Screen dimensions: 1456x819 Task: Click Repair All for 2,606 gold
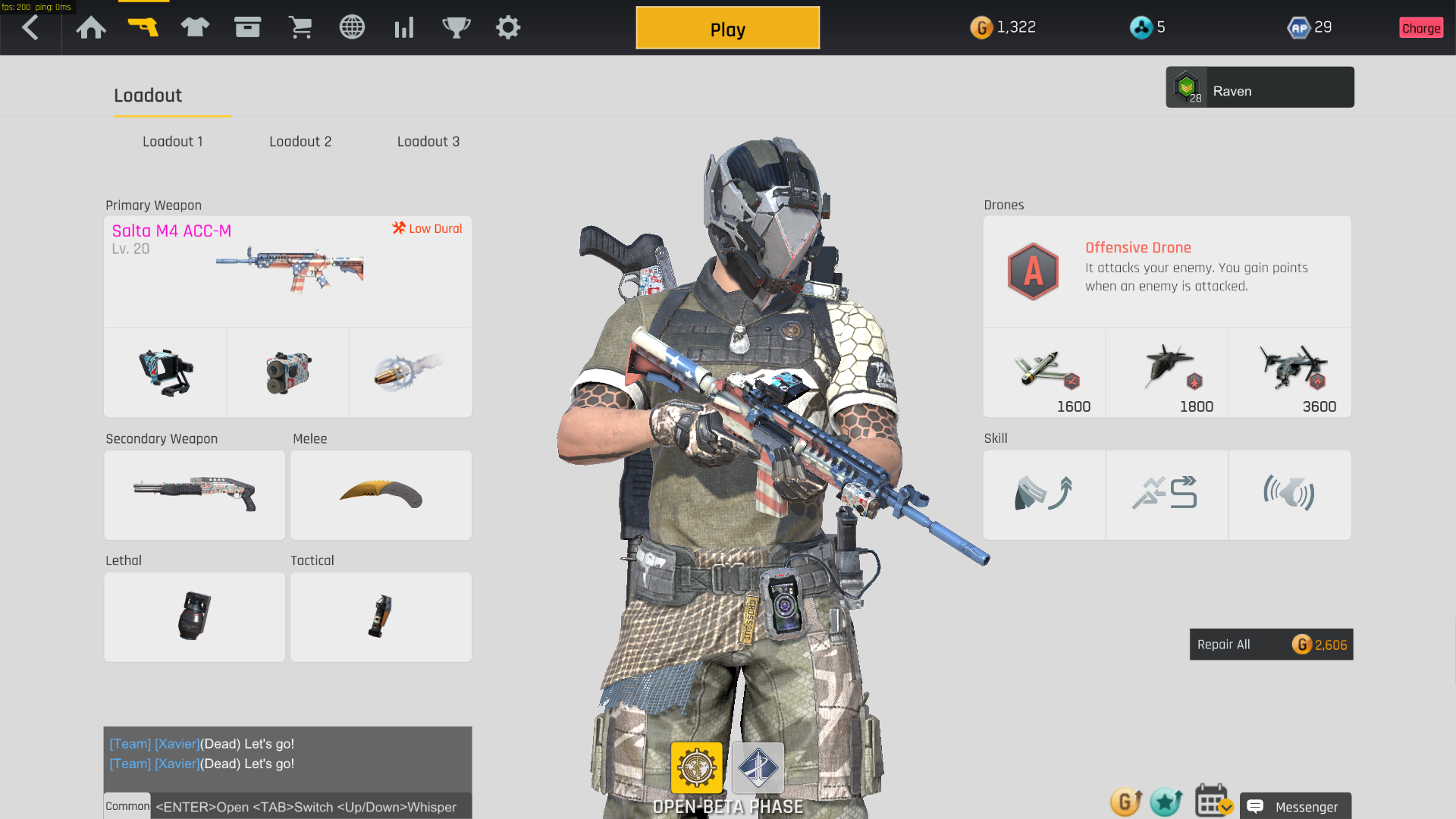coord(1271,645)
